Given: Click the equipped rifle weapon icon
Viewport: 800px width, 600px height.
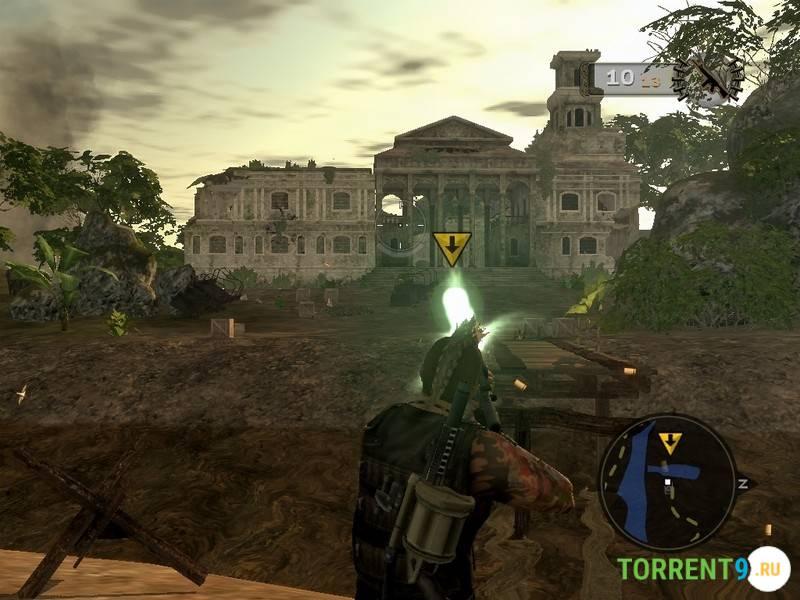Looking at the screenshot, I should pos(708,77).
